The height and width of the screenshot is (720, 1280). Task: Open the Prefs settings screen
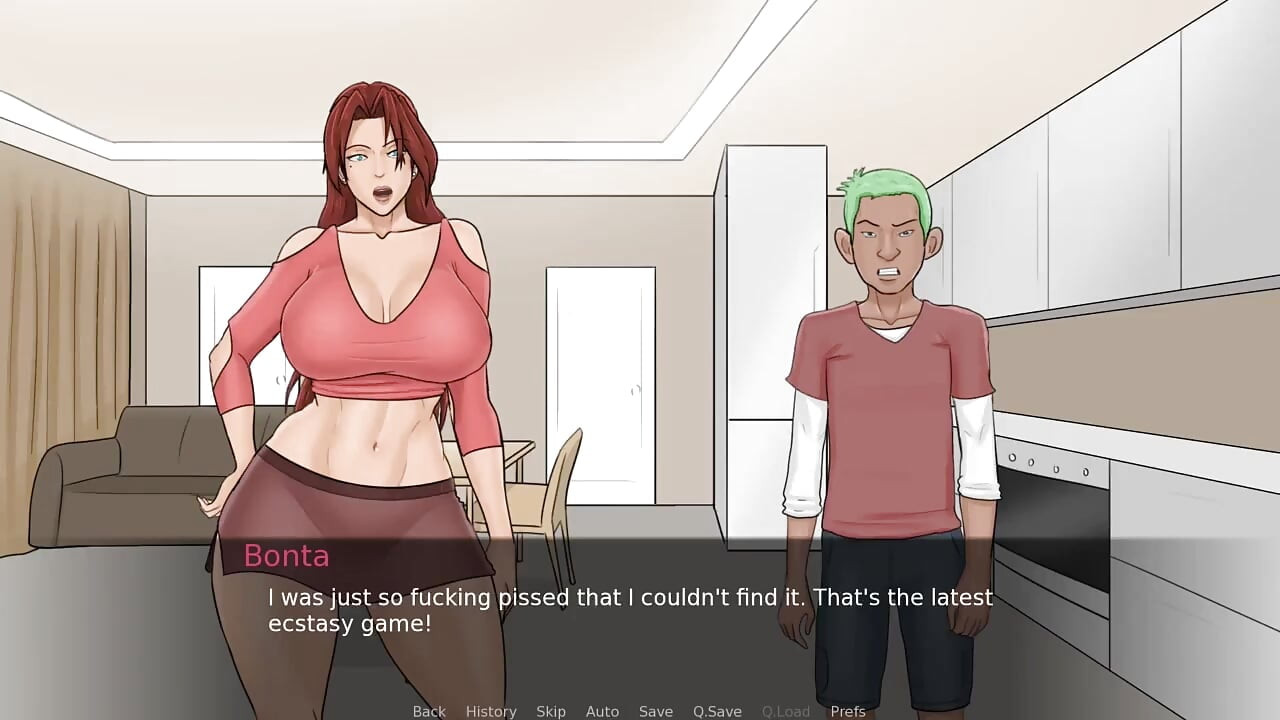coord(849,711)
